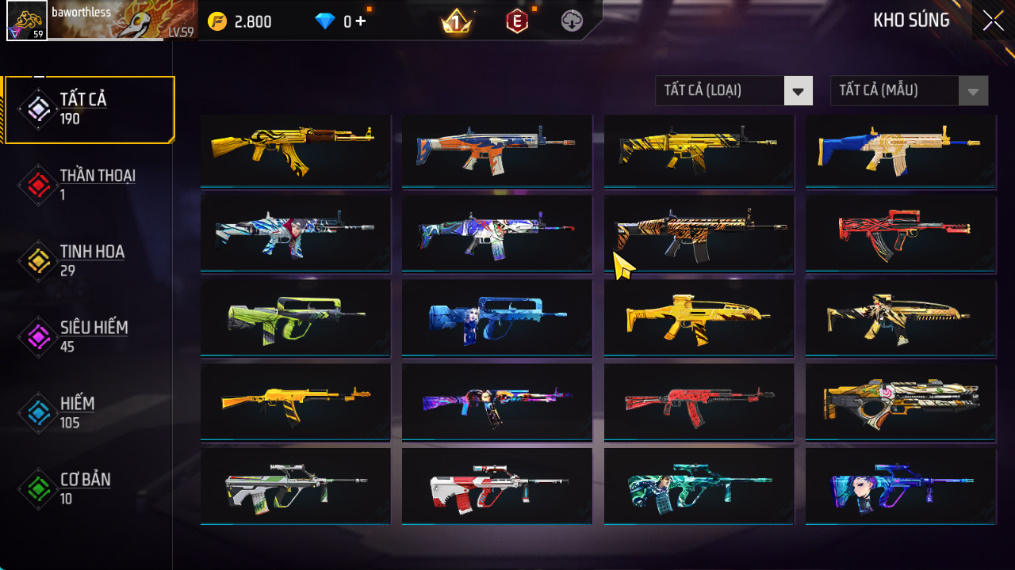Screen dimensions: 1015x570
Task: Select the Tất Cả category tab
Action: pyautogui.click(x=90, y=109)
